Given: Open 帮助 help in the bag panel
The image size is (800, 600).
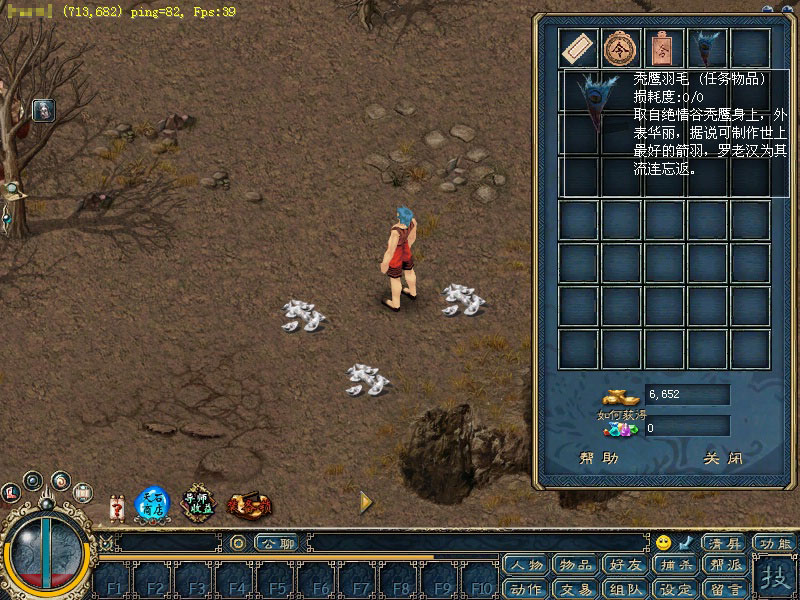Looking at the screenshot, I should [599, 459].
